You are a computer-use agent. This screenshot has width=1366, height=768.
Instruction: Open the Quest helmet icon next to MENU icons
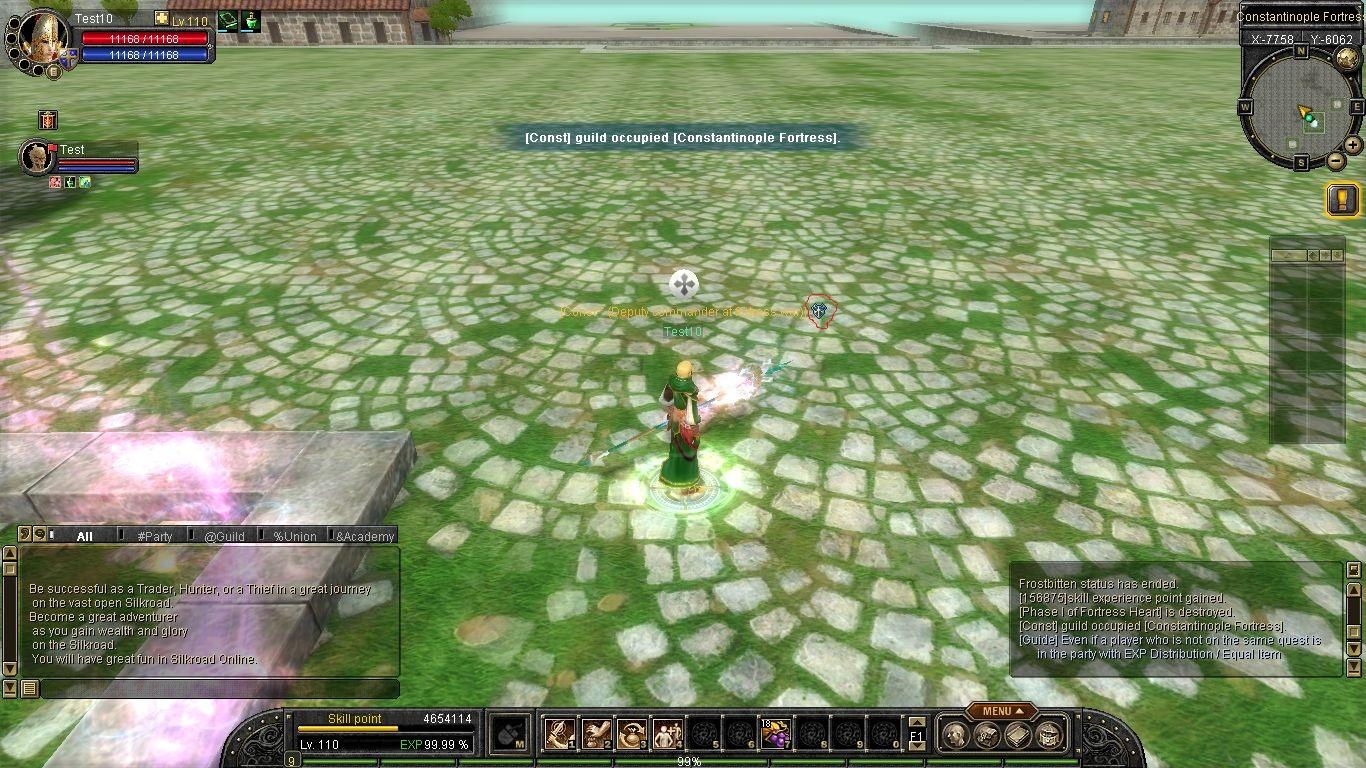click(x=1050, y=735)
